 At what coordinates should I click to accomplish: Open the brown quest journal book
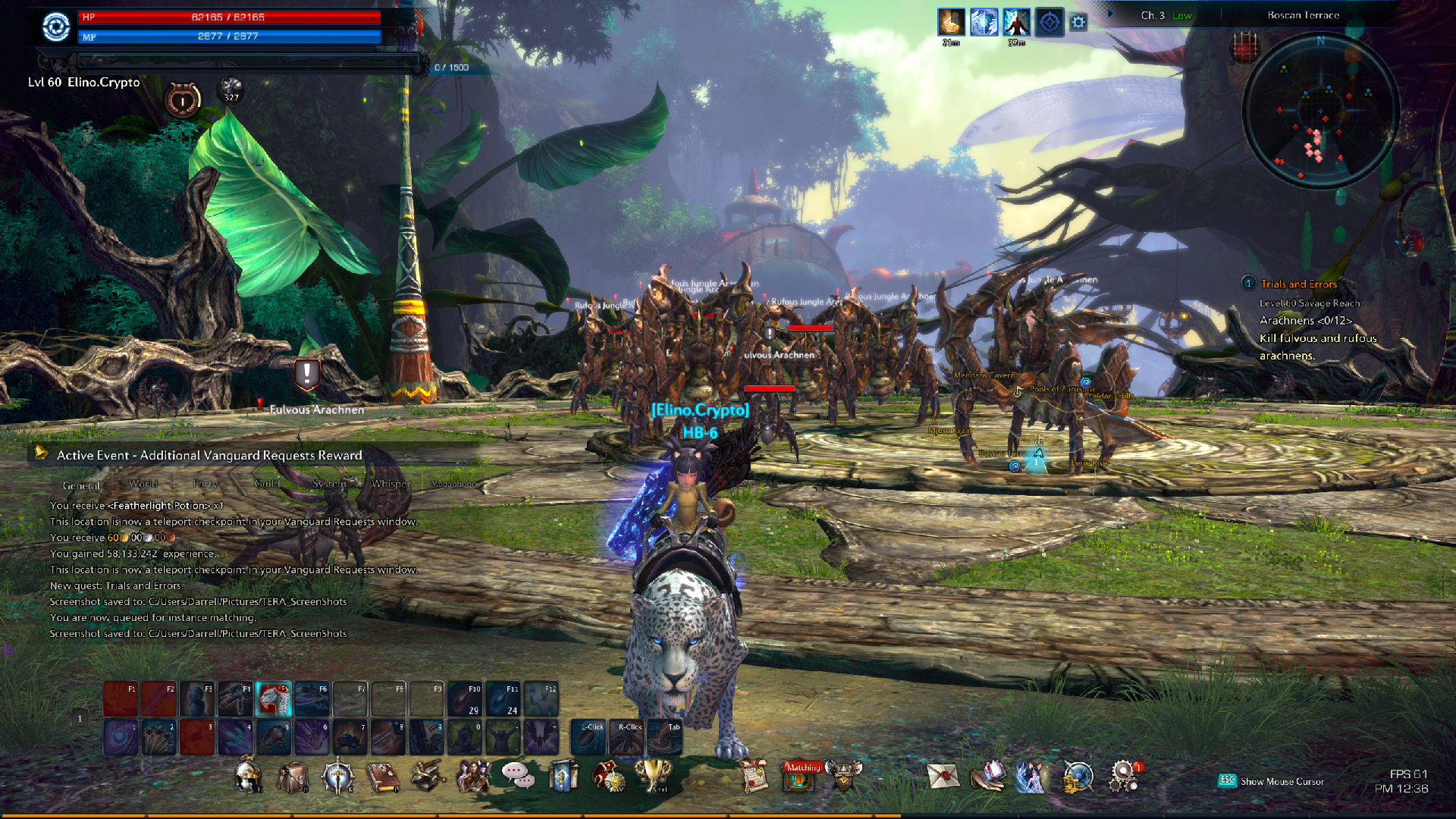383,776
